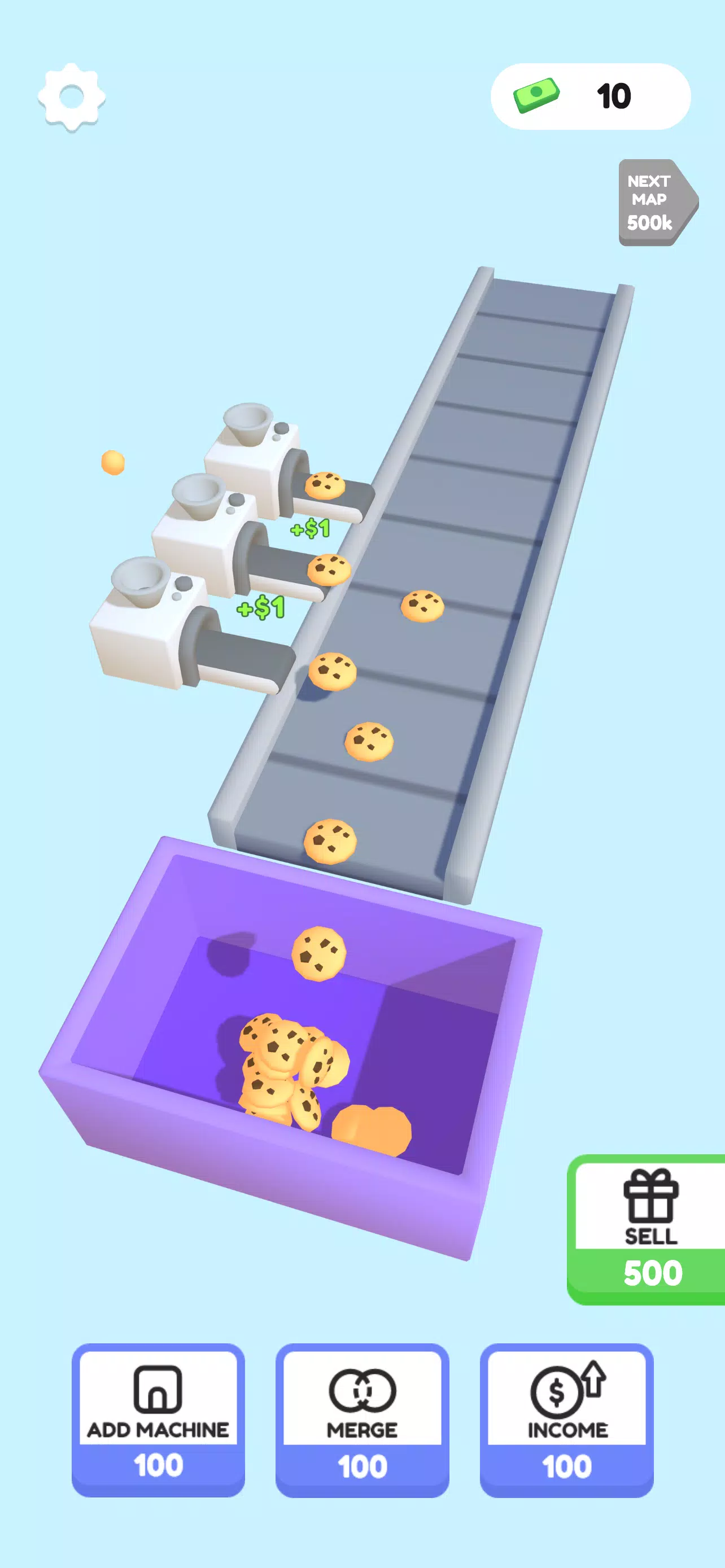Tap the bottom cookie machine funnel
This screenshot has width=725, height=1568.
pyautogui.click(x=137, y=581)
